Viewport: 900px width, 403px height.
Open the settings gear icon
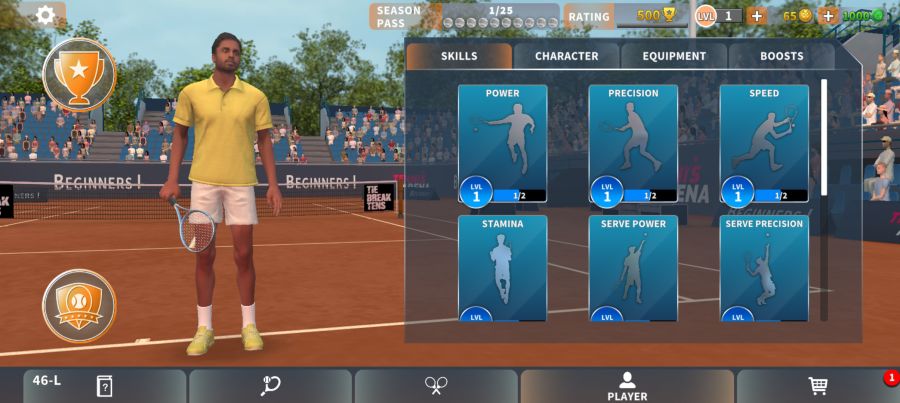point(45,15)
